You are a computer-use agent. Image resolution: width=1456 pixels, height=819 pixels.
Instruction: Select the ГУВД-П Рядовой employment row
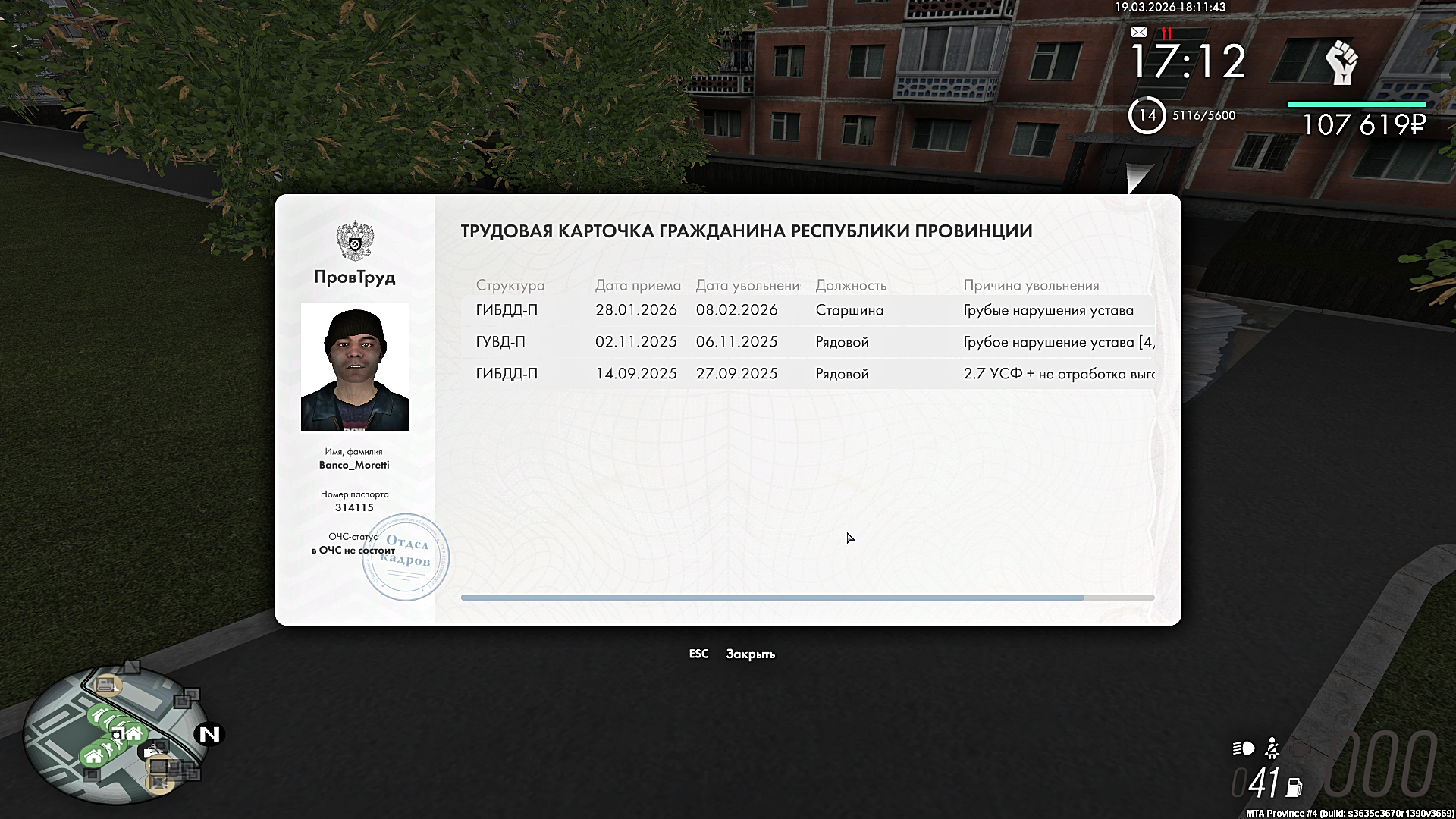tap(808, 342)
